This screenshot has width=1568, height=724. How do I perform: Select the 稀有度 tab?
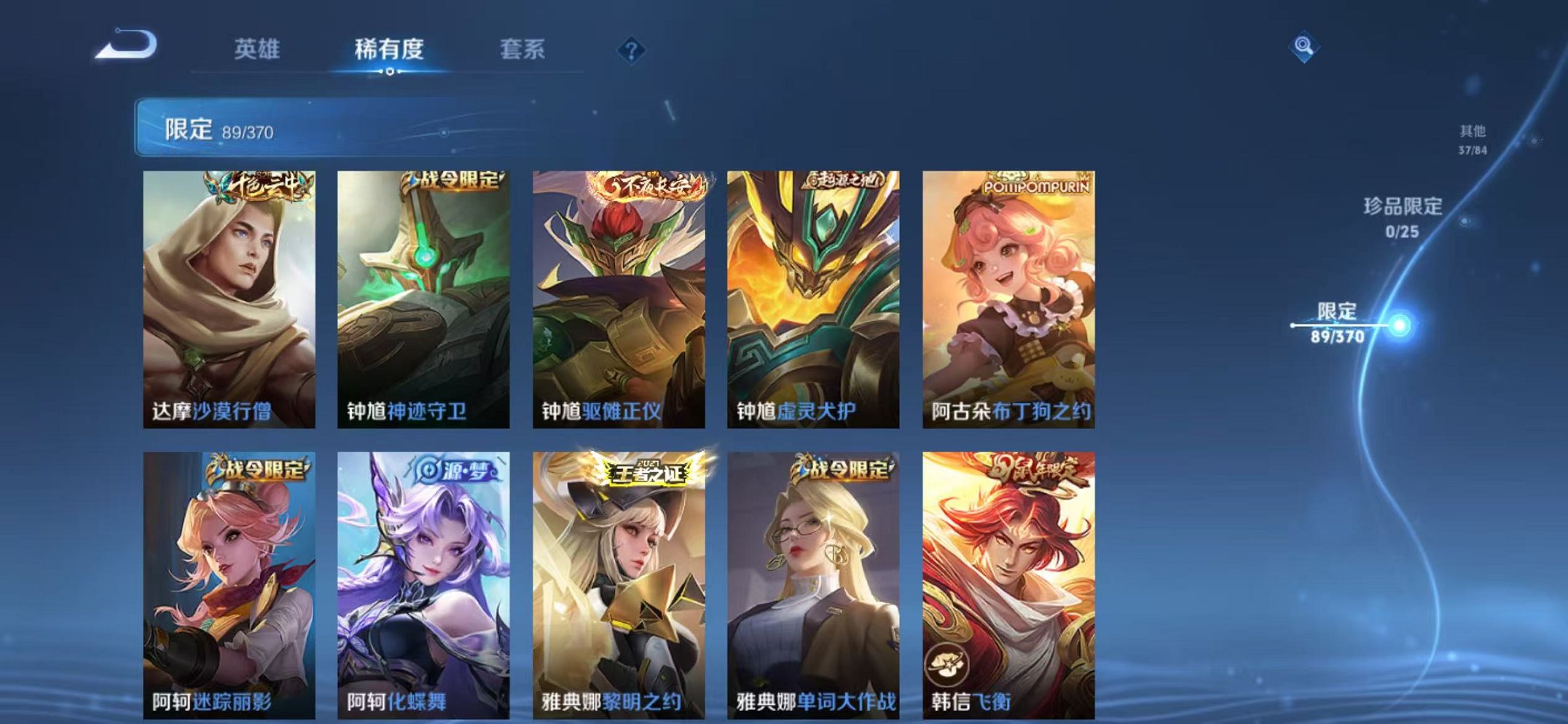388,50
